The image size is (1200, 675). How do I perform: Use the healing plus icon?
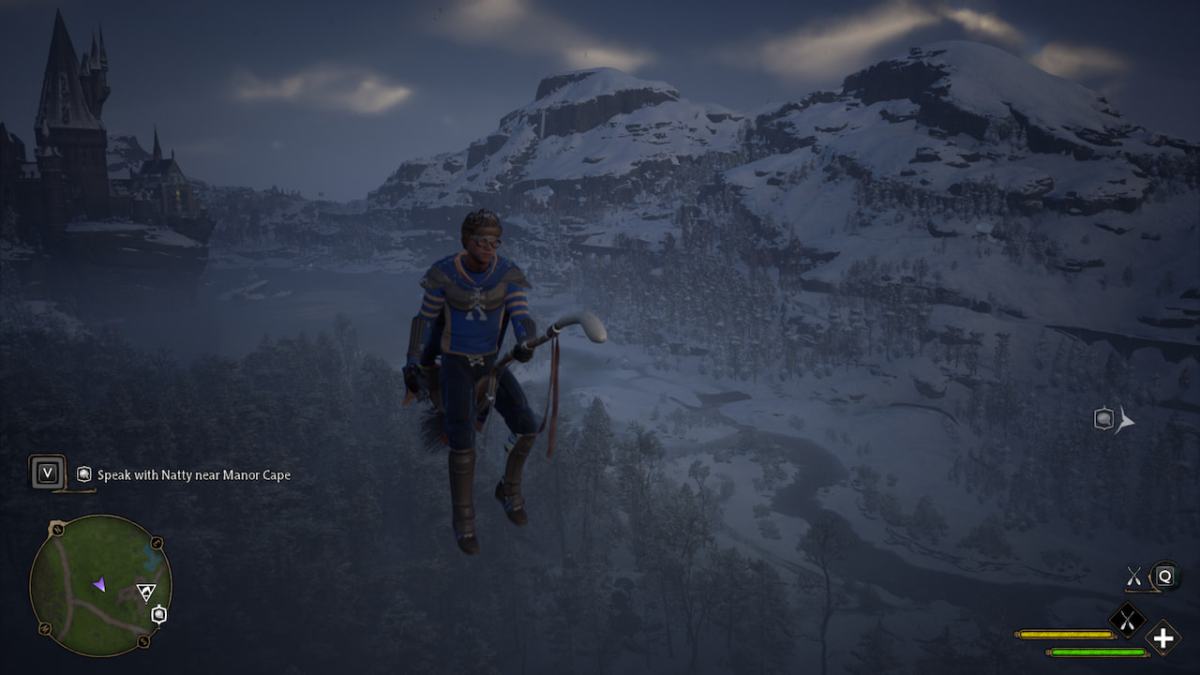(1163, 637)
